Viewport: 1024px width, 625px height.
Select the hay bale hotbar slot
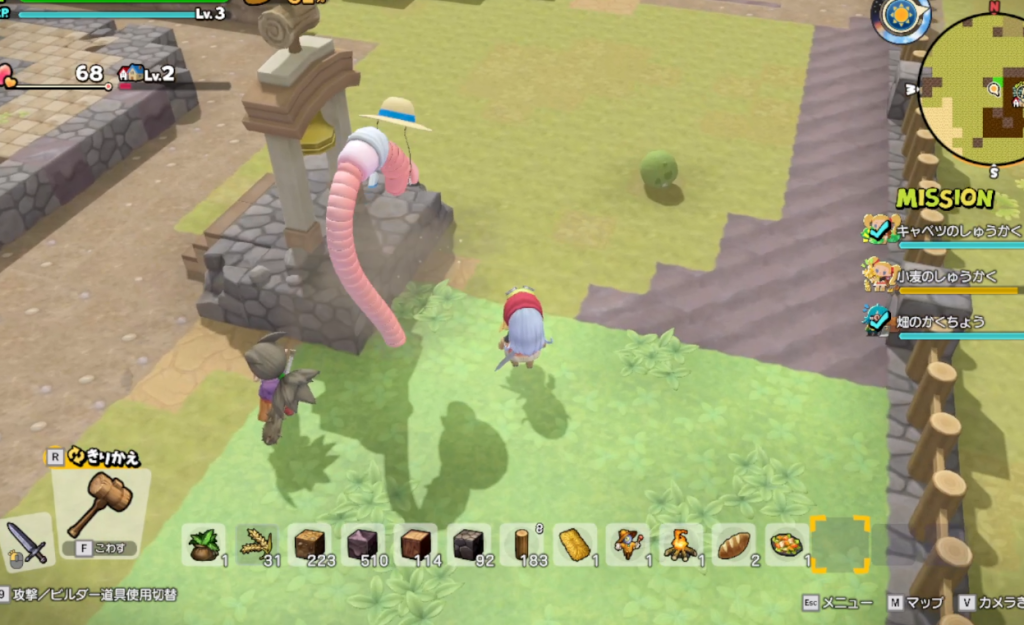574,545
